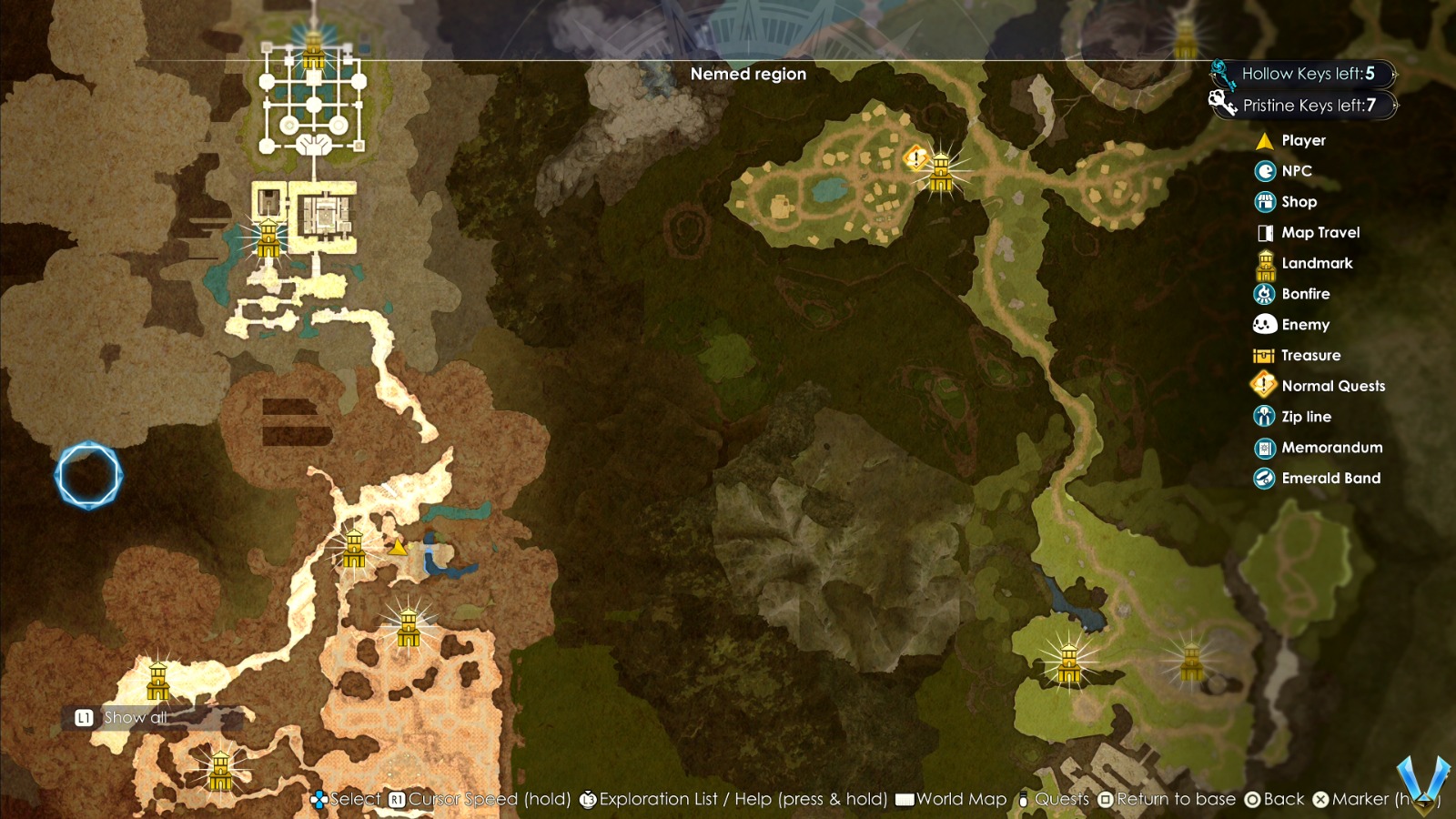The image size is (1456, 819).
Task: Click the Shop legend icon
Action: (1264, 201)
